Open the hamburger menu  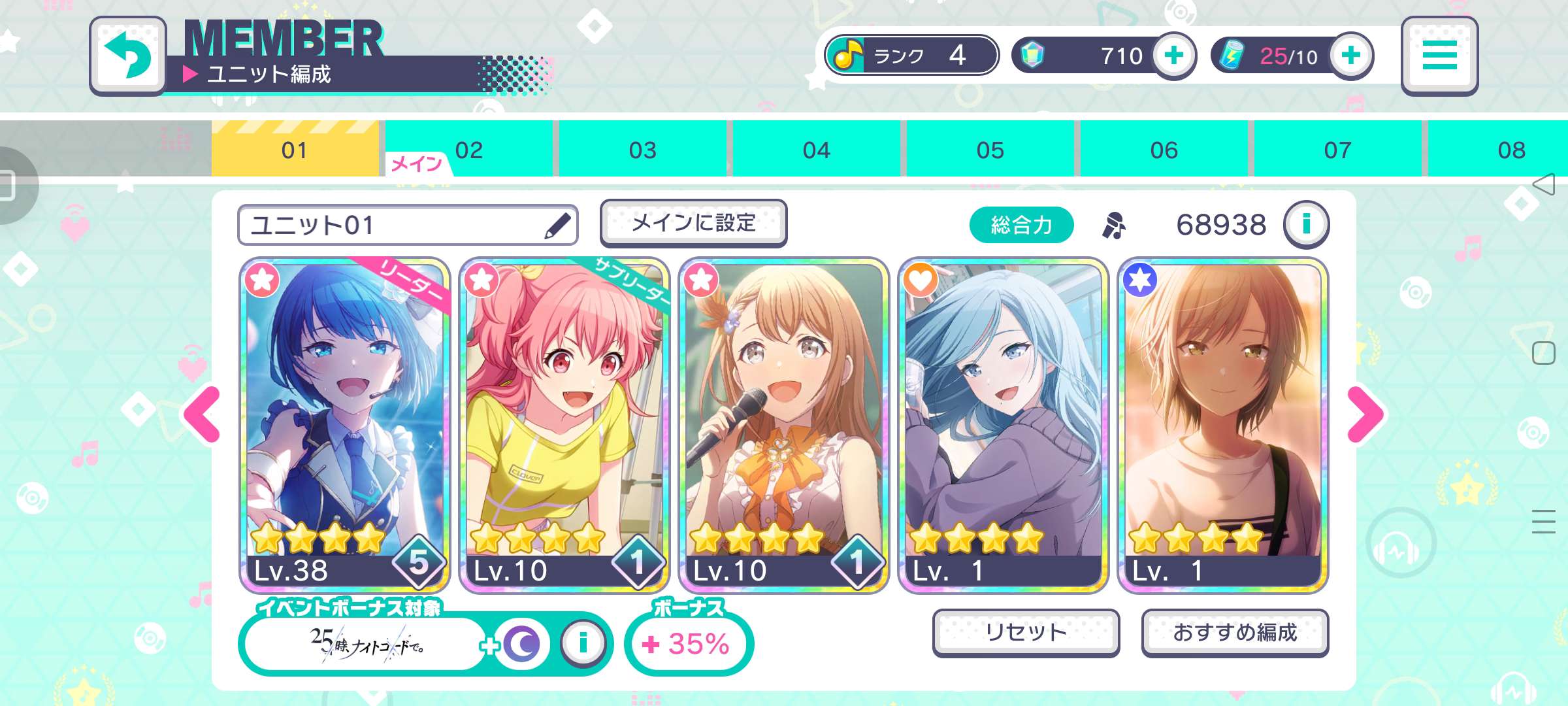pyautogui.click(x=1439, y=56)
